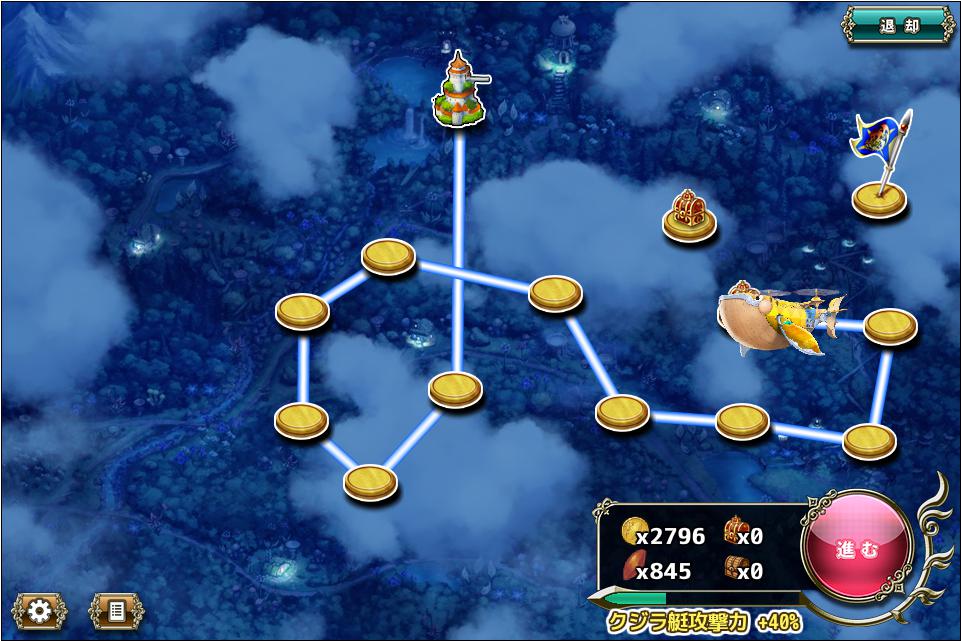Tap the red 進む advance orb
Viewport: 961px width, 641px height.
point(857,547)
